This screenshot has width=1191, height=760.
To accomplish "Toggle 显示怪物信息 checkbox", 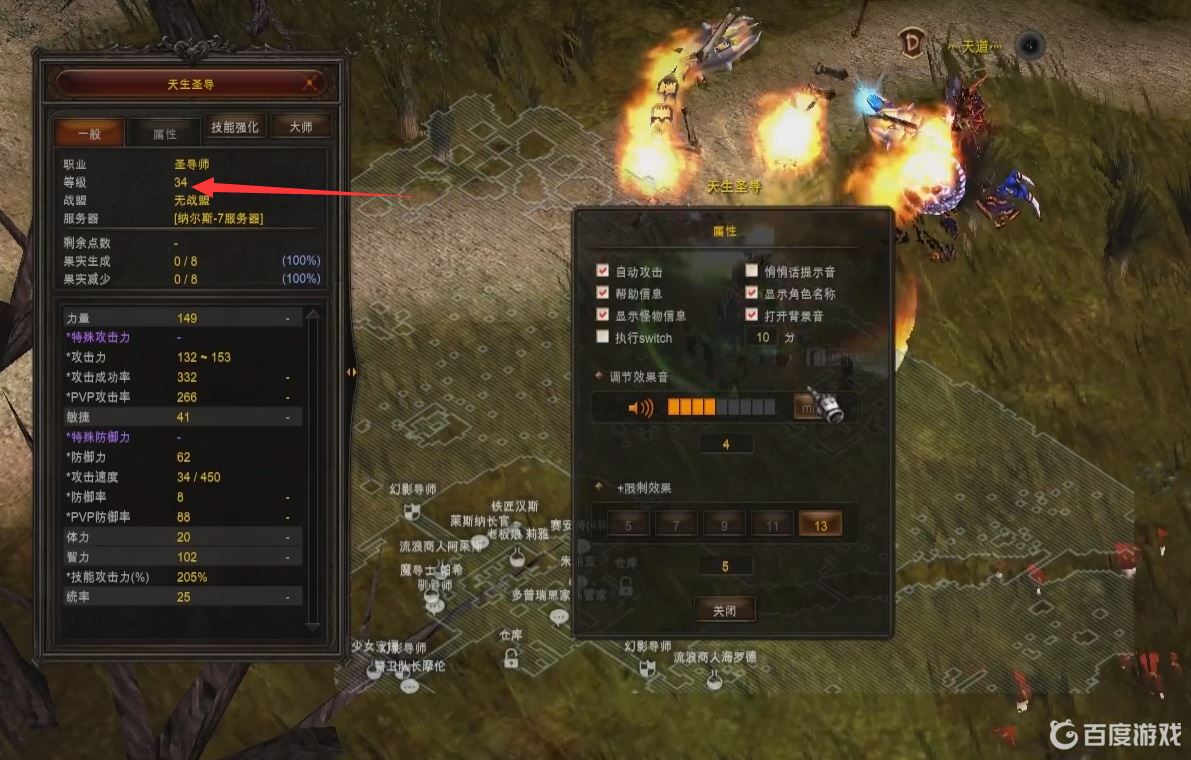I will click(602, 315).
